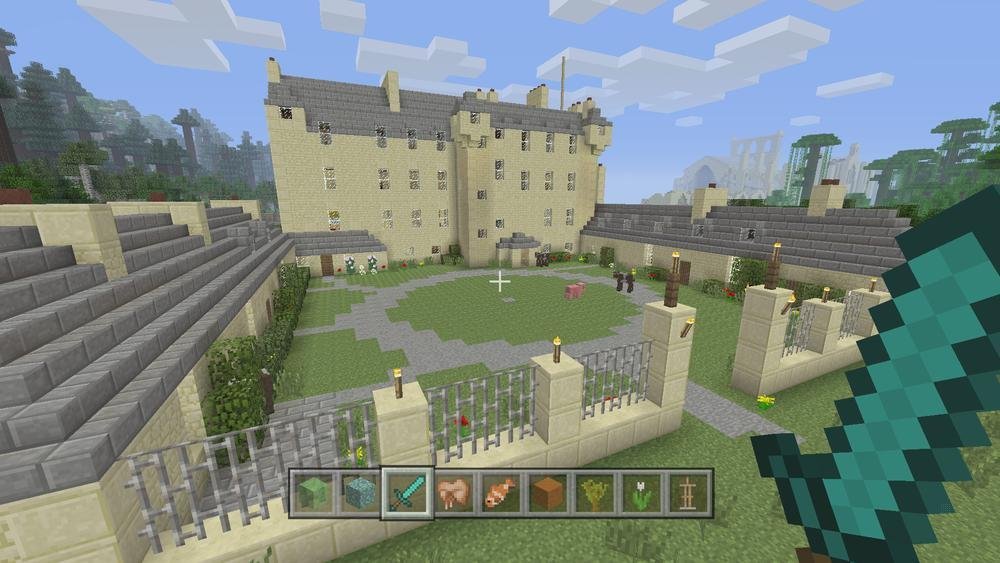This screenshot has height=563, width=1000.
Task: Select the teal speckled ore block slot
Action: (359, 492)
